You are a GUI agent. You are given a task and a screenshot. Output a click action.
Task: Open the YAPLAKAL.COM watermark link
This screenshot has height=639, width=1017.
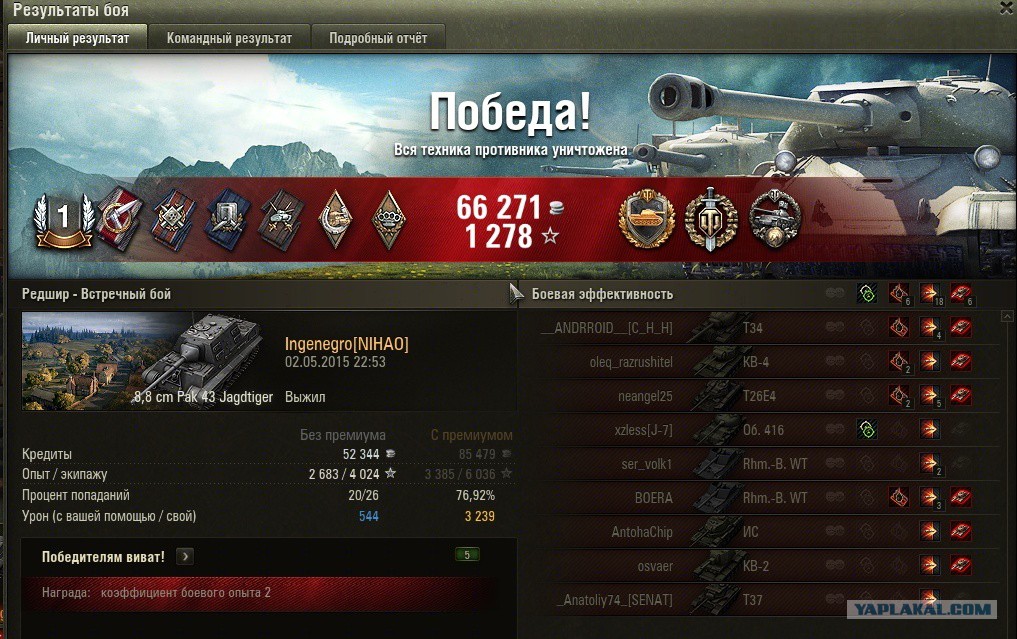point(922,609)
